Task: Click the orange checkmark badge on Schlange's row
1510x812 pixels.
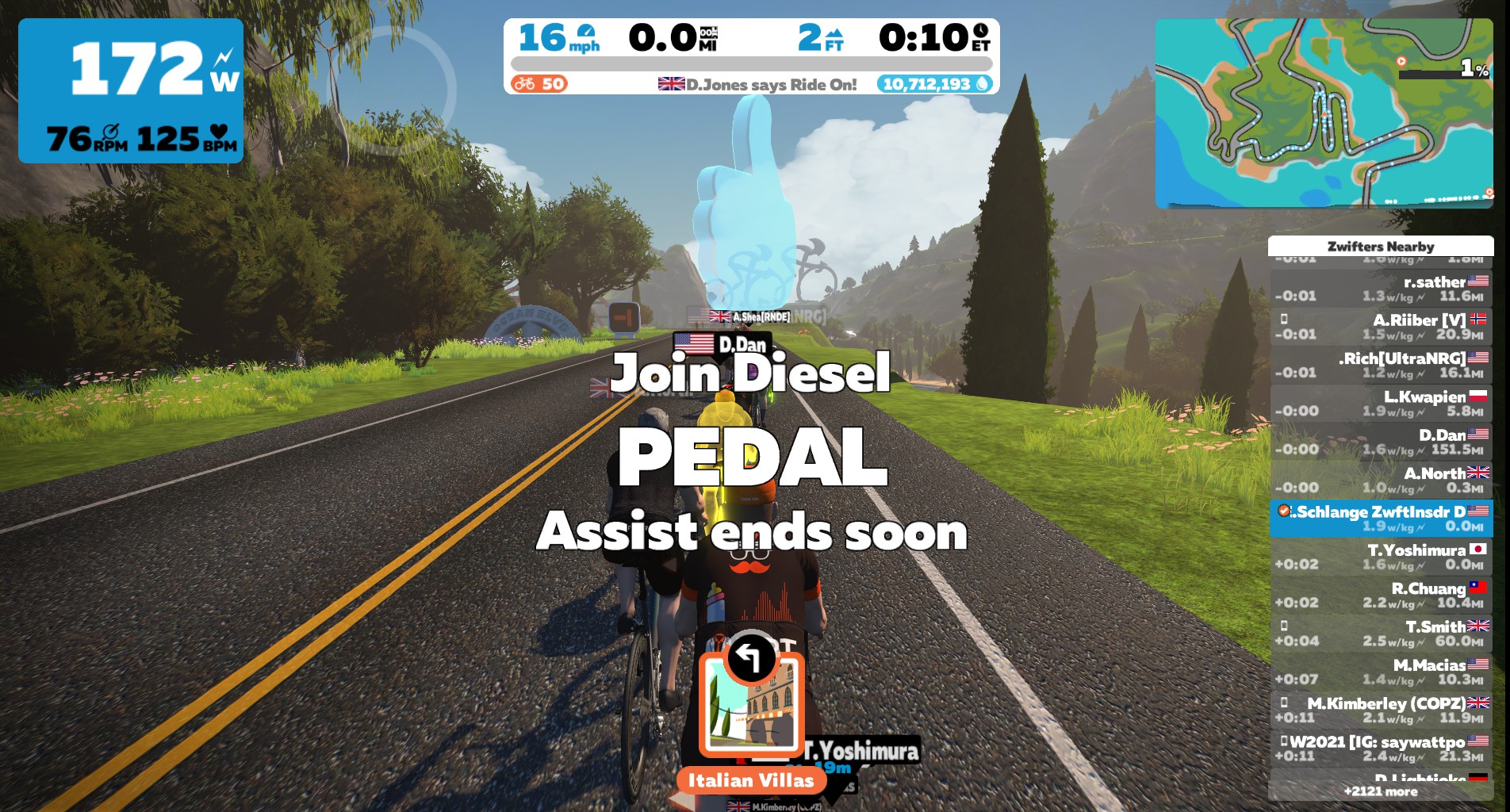Action: pos(1284,511)
